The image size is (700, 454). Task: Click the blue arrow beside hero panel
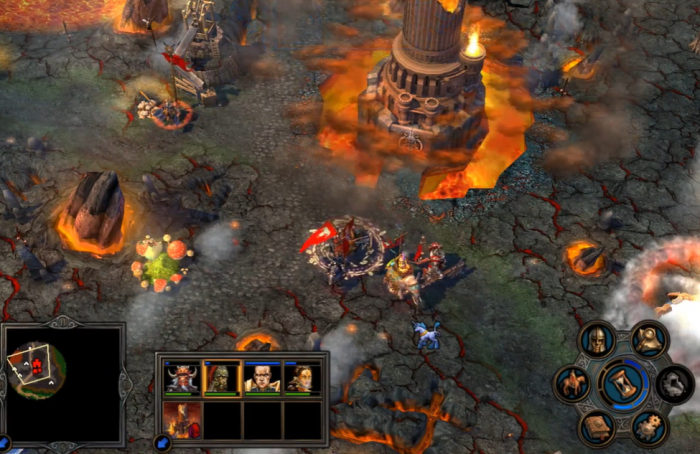point(162,442)
